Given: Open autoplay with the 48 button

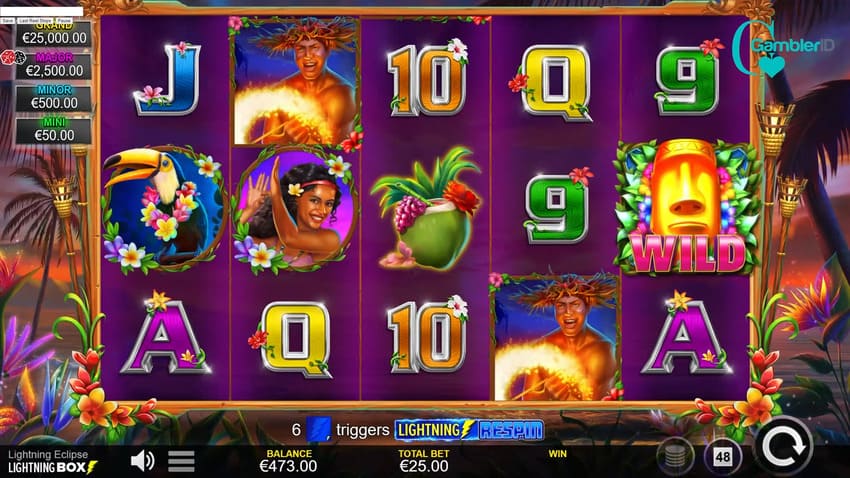Looking at the screenshot, I should (x=723, y=457).
